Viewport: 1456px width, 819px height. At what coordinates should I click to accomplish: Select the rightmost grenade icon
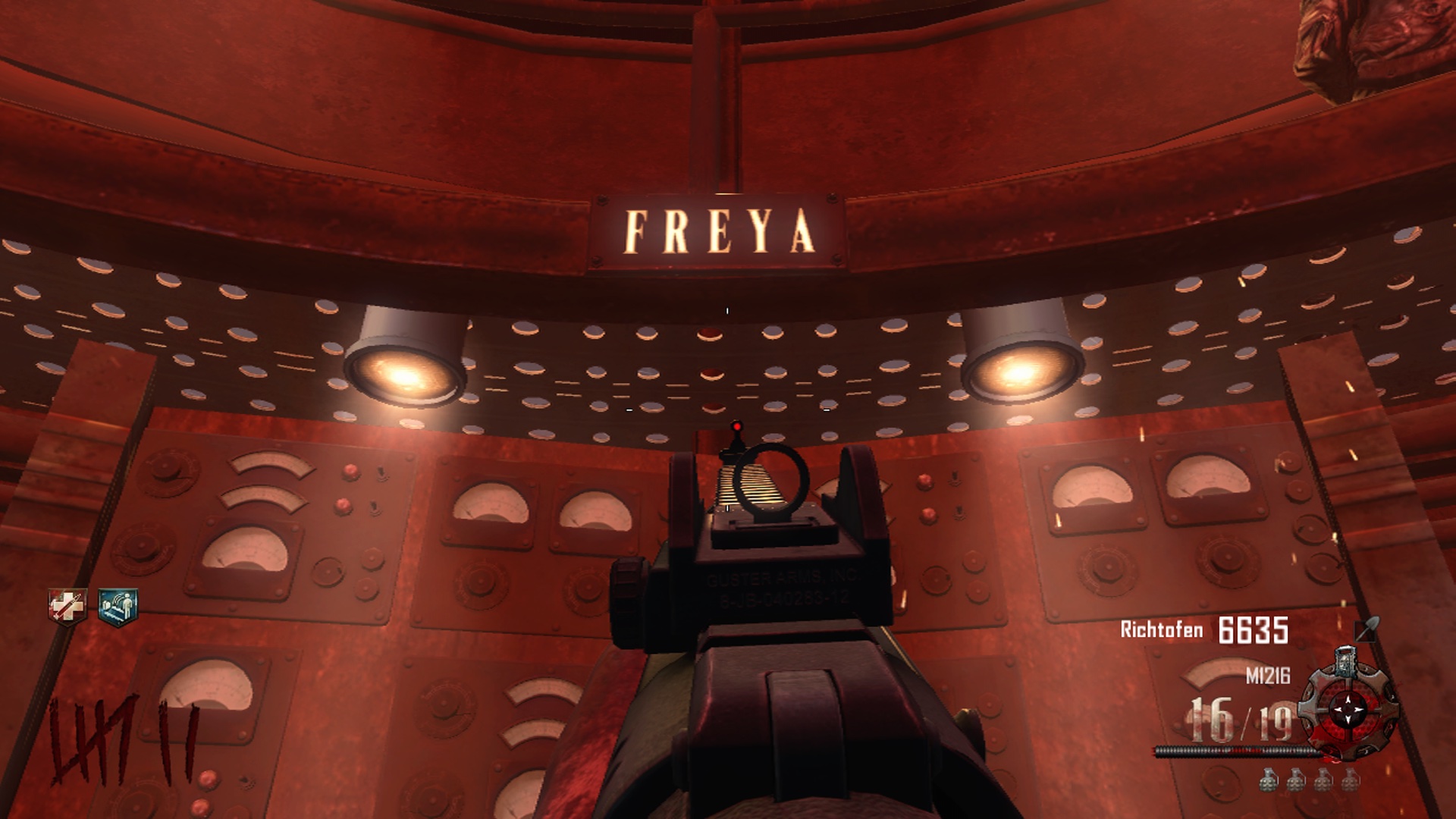coord(1349,780)
